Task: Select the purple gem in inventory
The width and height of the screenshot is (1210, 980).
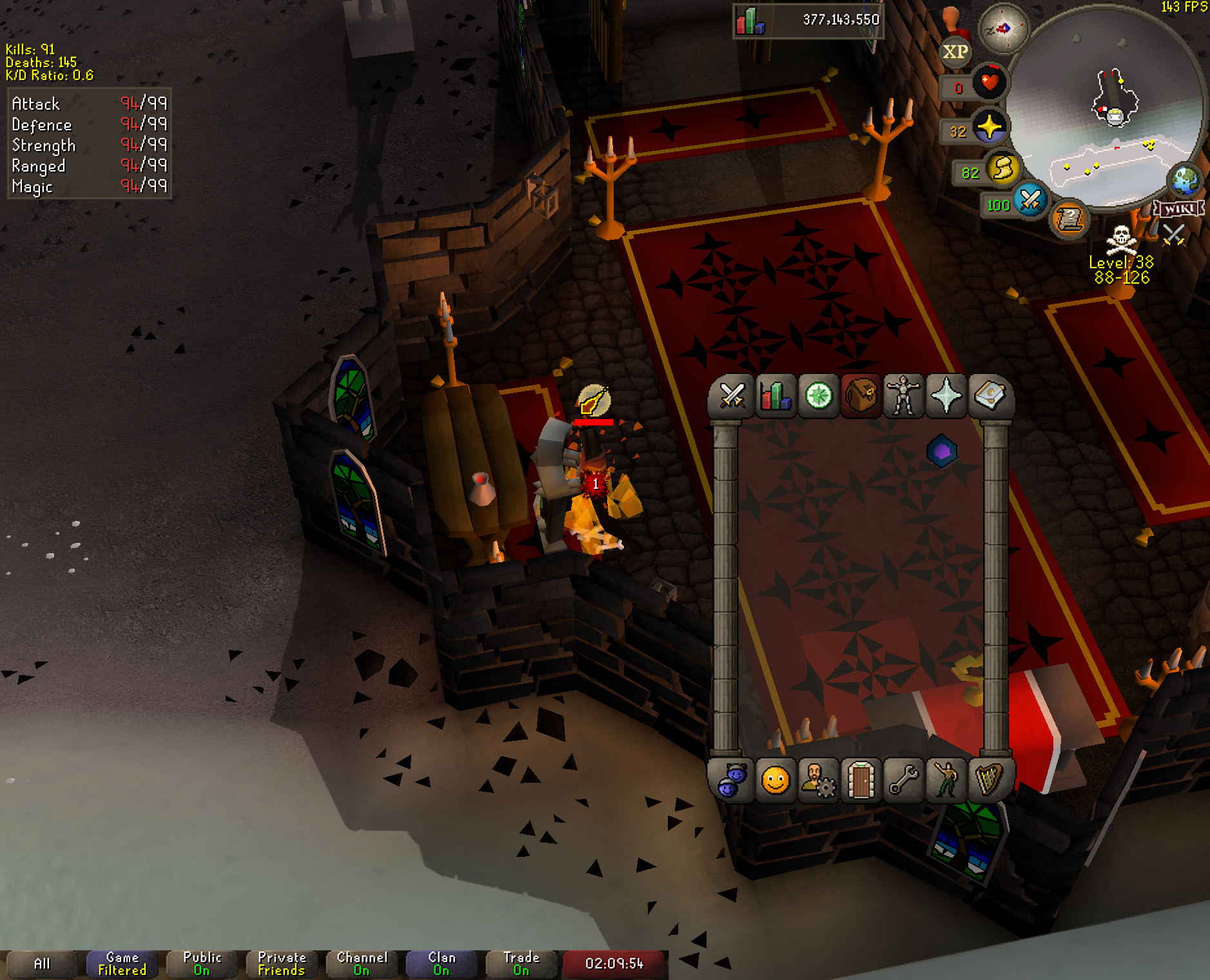Action: (x=942, y=451)
